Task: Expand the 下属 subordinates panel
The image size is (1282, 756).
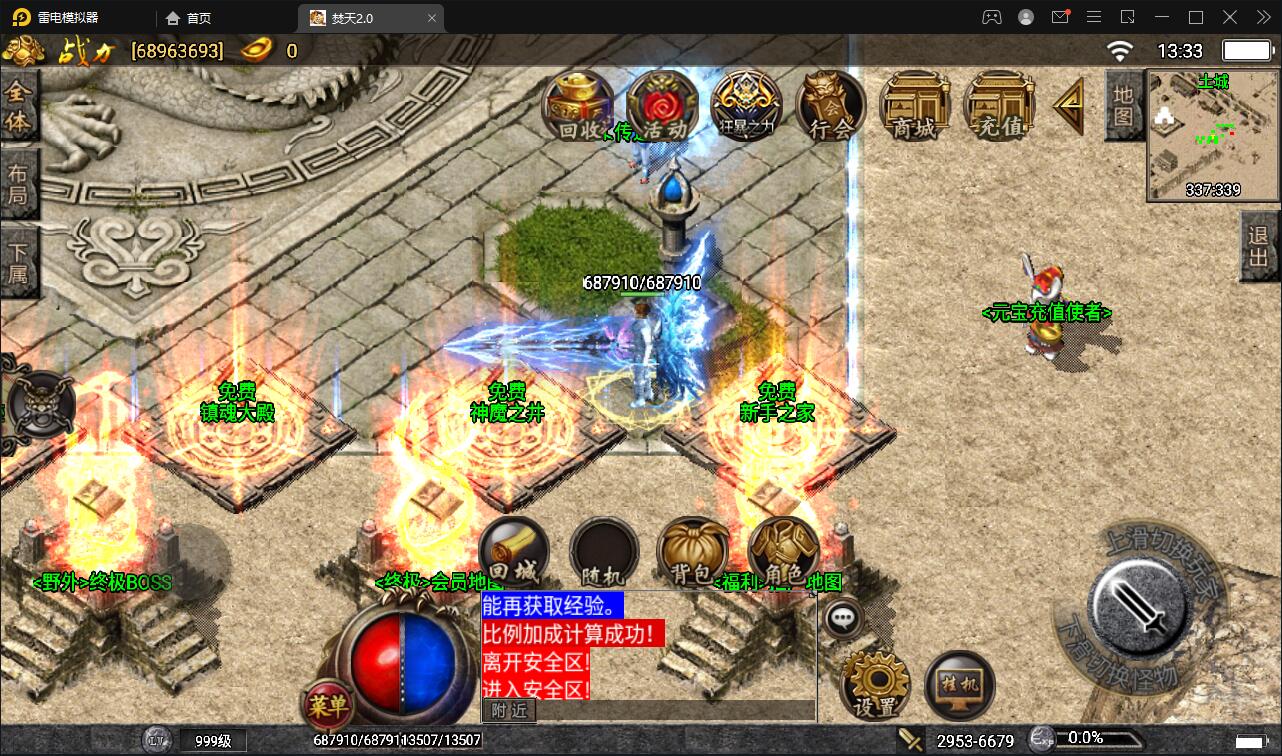Action: tap(21, 262)
